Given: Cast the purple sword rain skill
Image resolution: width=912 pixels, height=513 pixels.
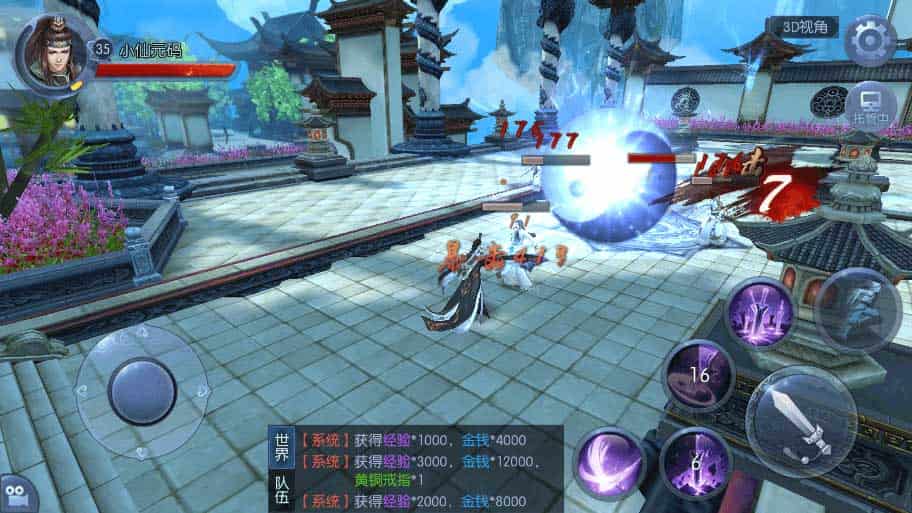Looking at the screenshot, I should 759,312.
